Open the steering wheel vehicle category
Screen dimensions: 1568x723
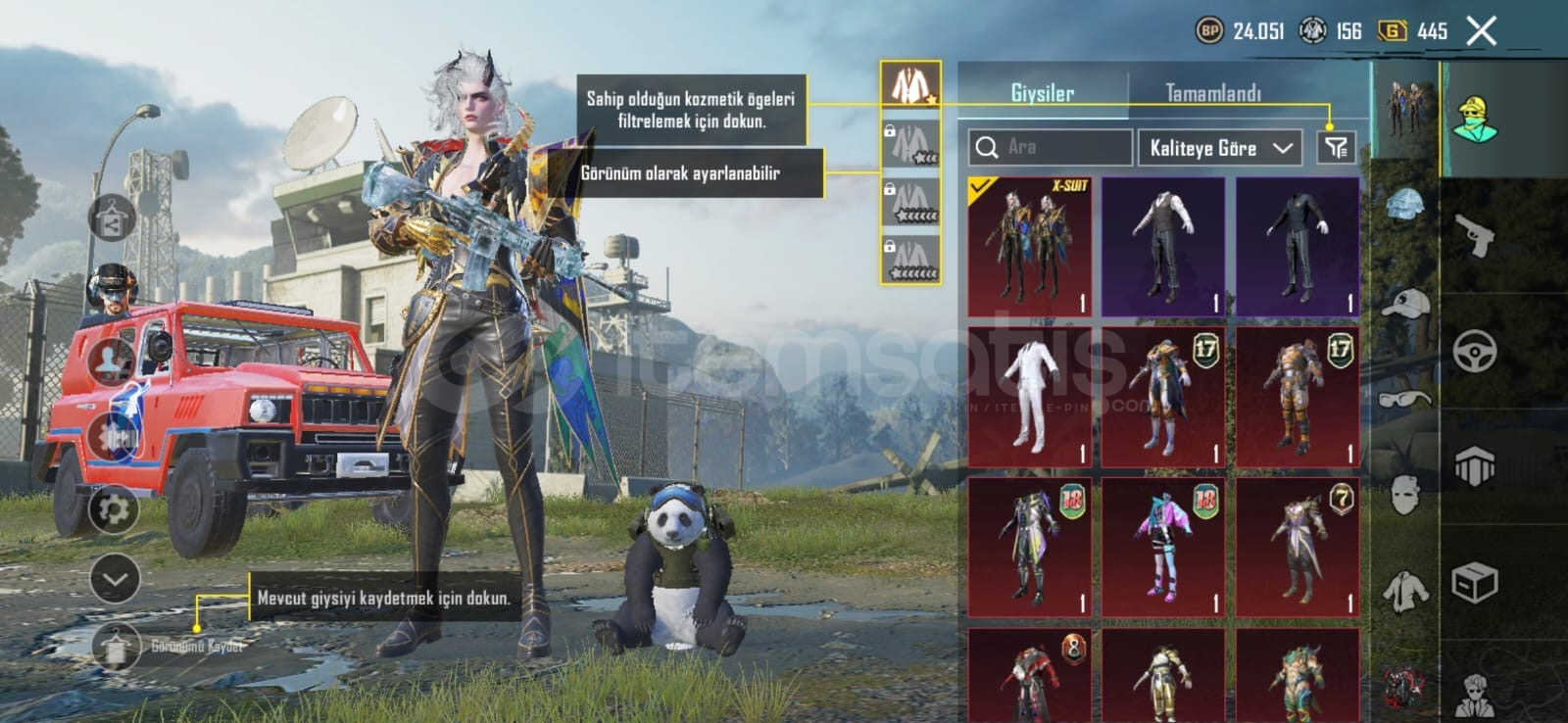pos(1475,351)
